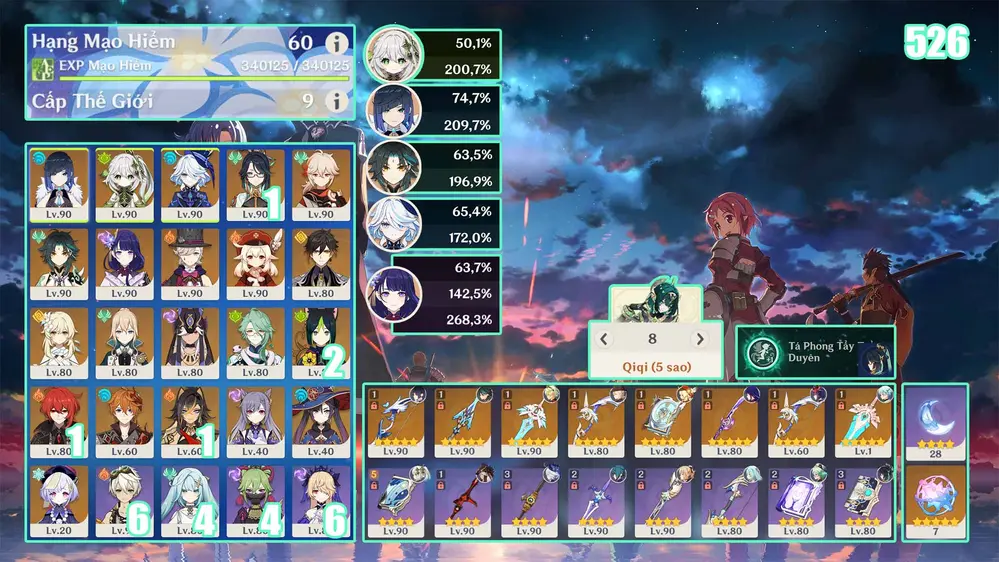Open the Tả Phong Tây Duyên banner
The height and width of the screenshot is (562, 999).
point(815,352)
